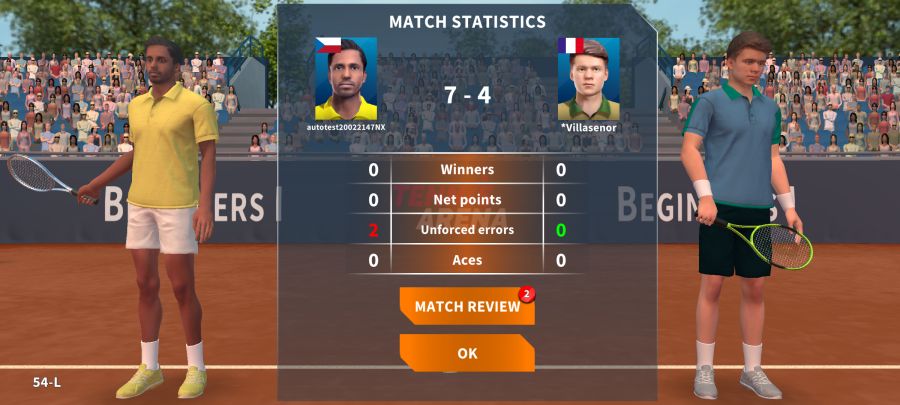900x405 pixels.
Task: View Villasenor's player portrait
Action: 588,79
